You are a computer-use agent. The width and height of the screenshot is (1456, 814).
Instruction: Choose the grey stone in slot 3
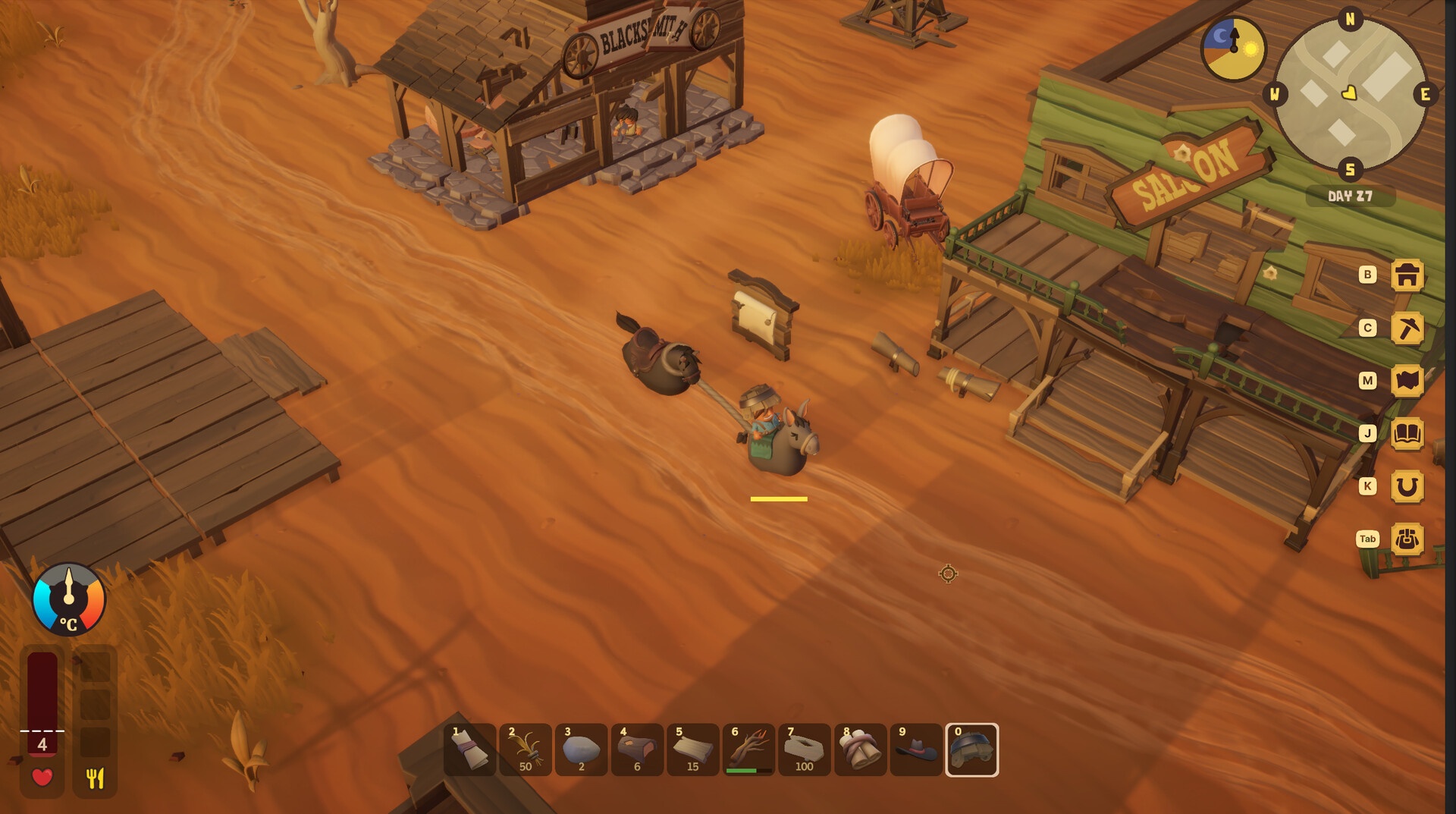coord(582,750)
